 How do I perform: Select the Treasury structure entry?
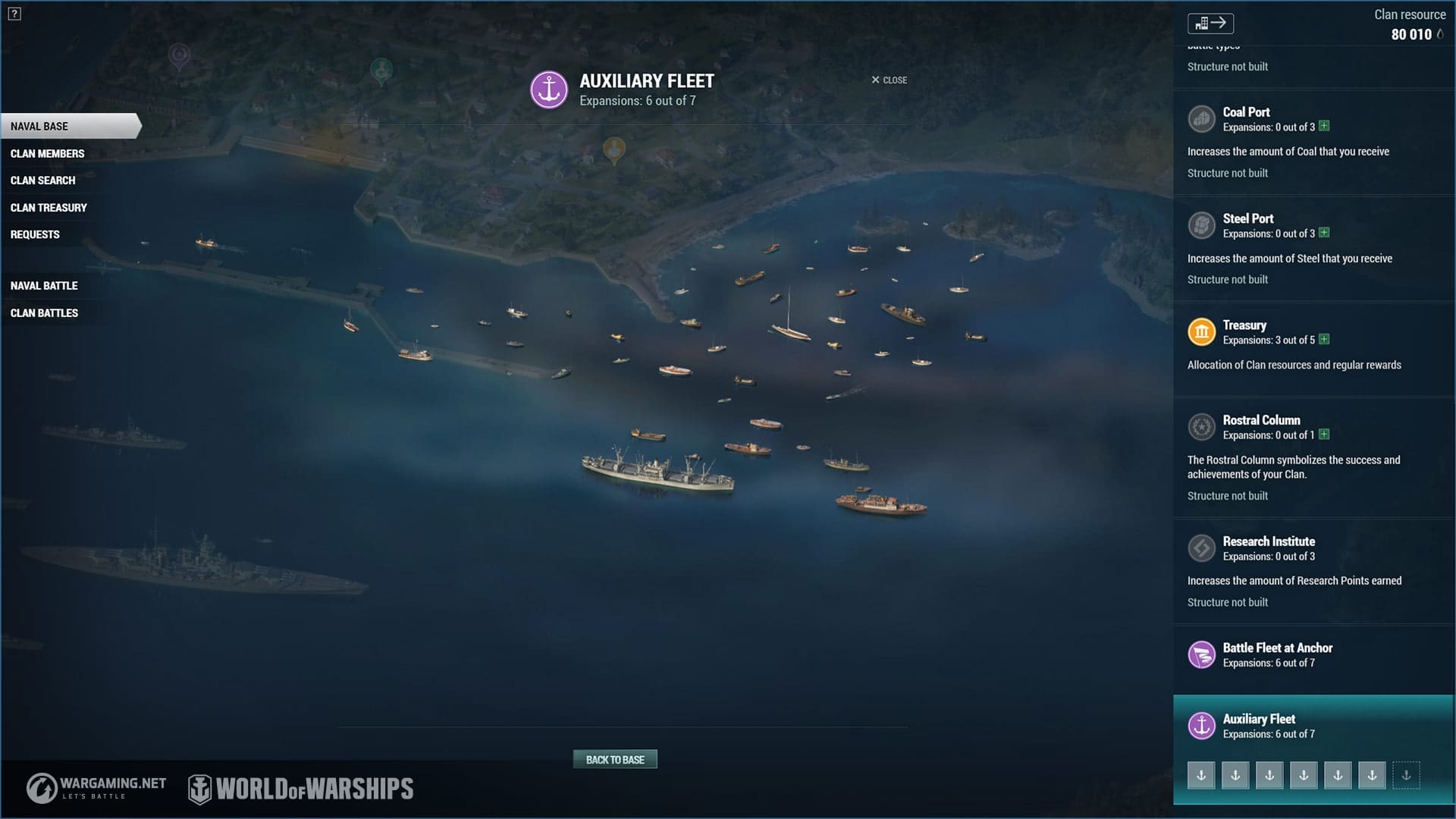point(1244,325)
